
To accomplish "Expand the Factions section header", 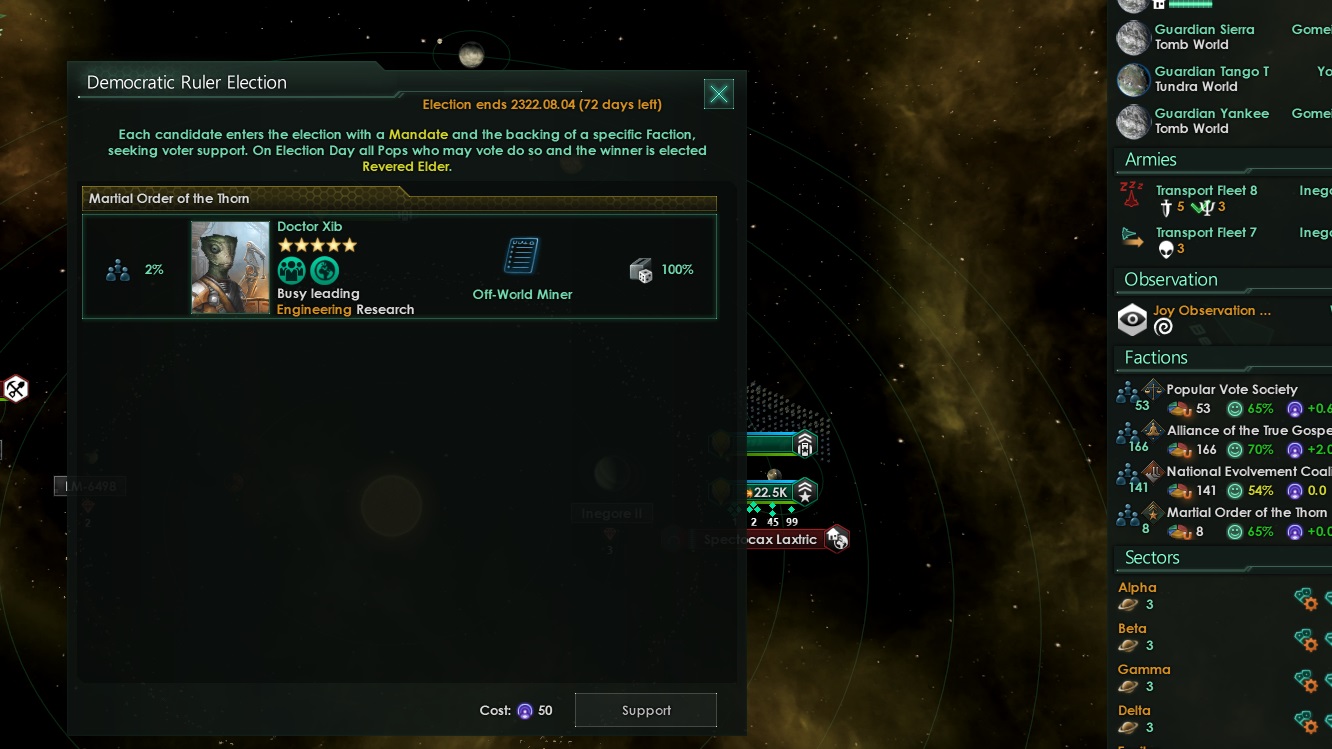I will pyautogui.click(x=1157, y=357).
